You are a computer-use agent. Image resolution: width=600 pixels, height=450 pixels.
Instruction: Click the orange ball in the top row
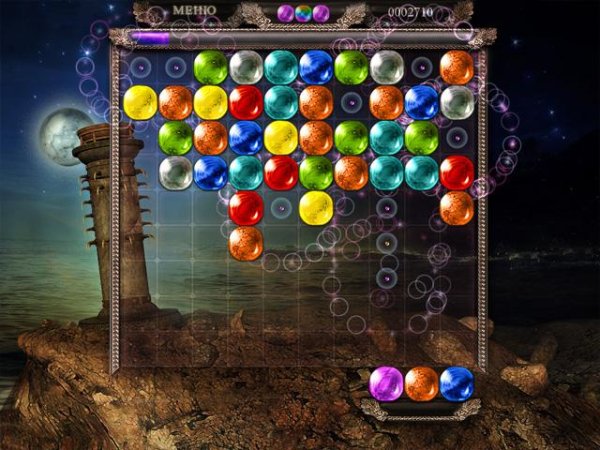click(457, 67)
